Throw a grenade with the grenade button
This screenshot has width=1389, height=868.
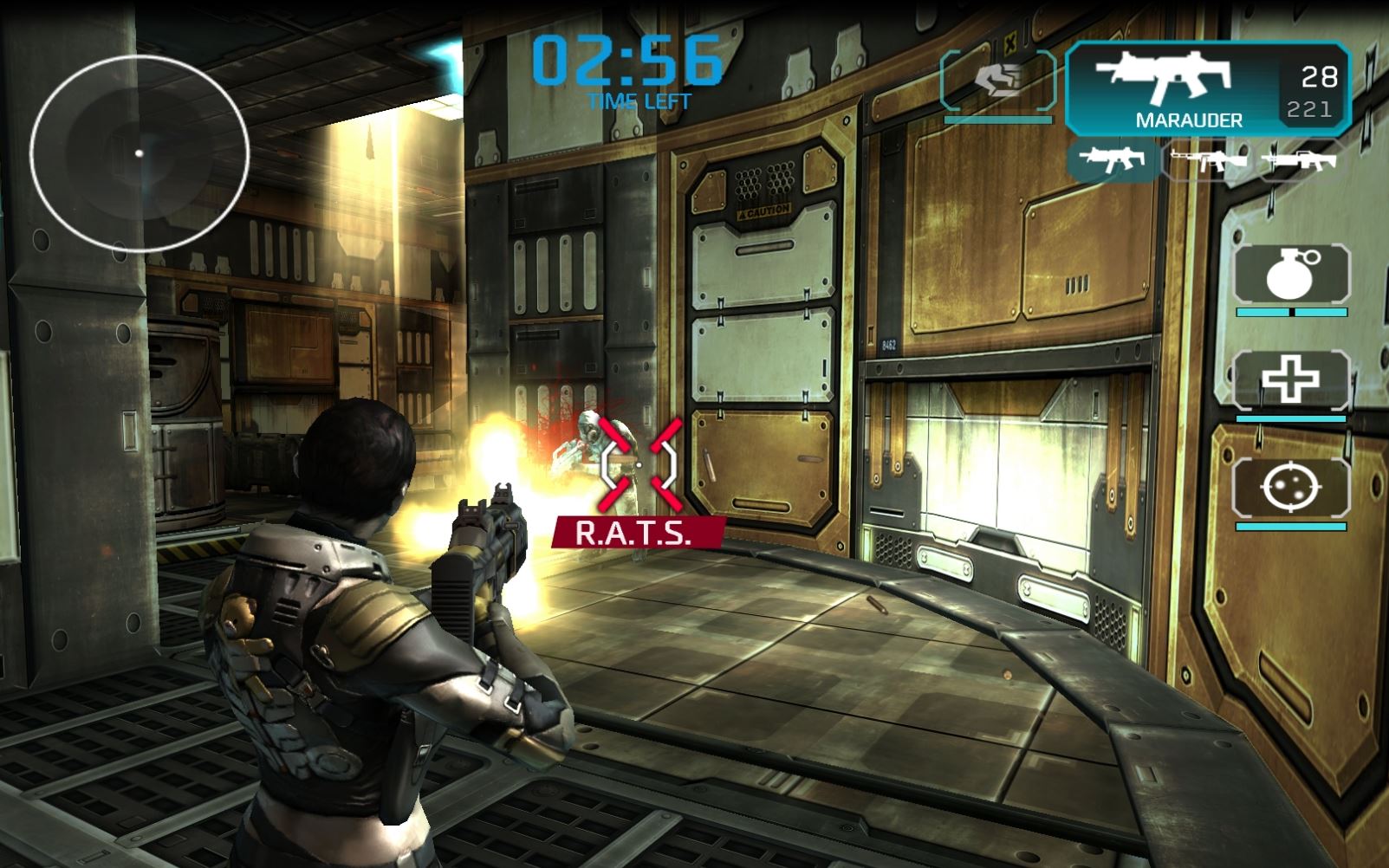(x=1291, y=275)
